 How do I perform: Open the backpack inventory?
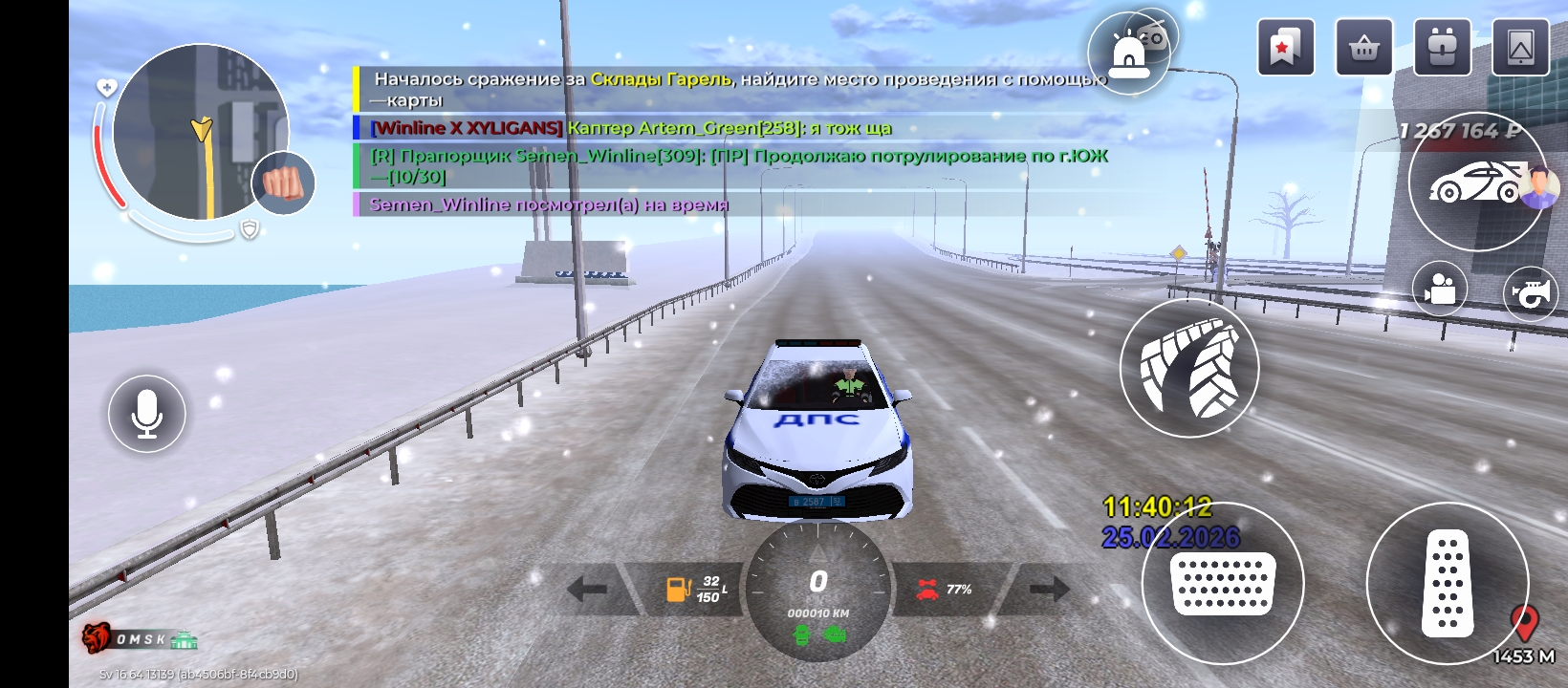point(1442,47)
